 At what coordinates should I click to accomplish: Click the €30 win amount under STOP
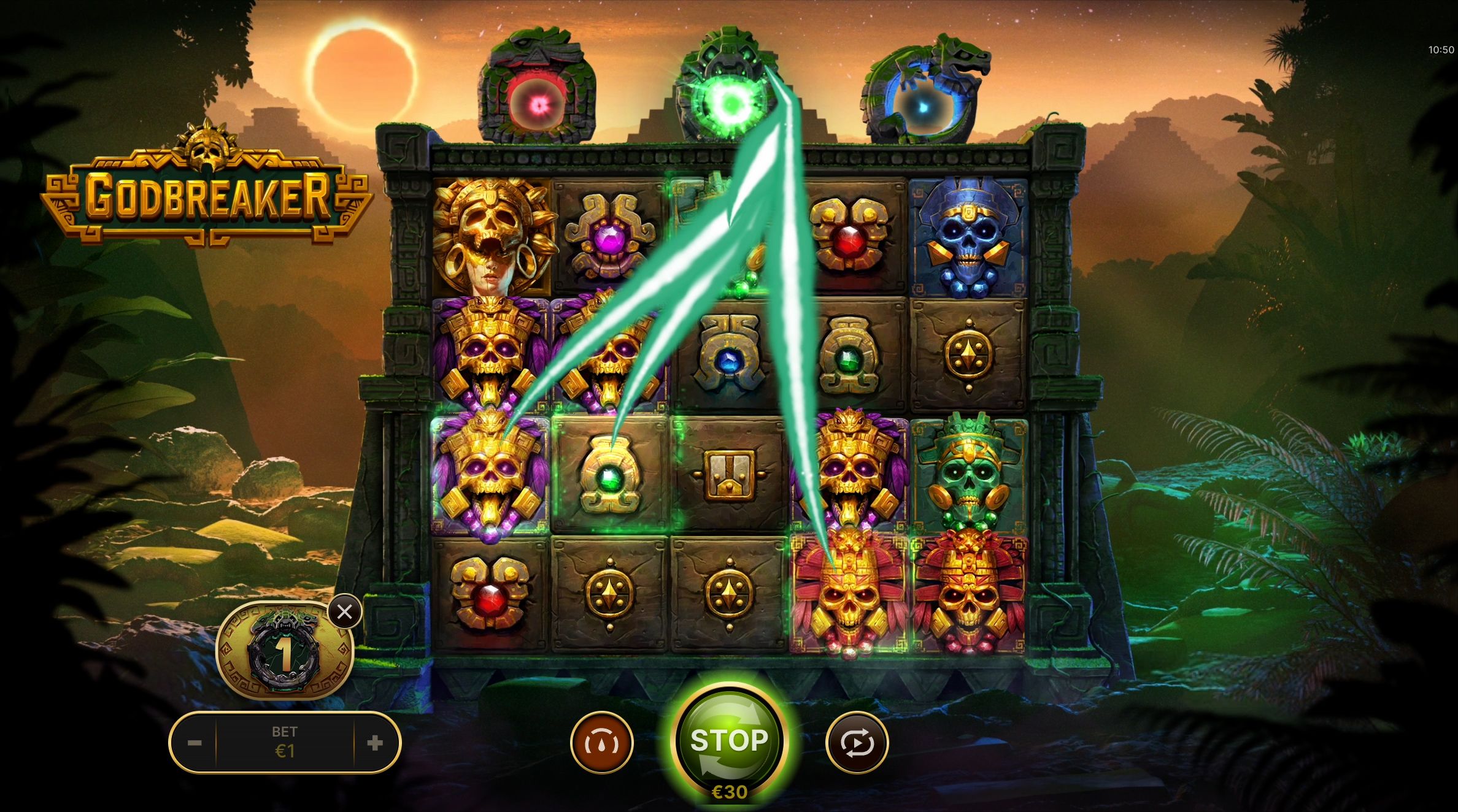click(729, 792)
